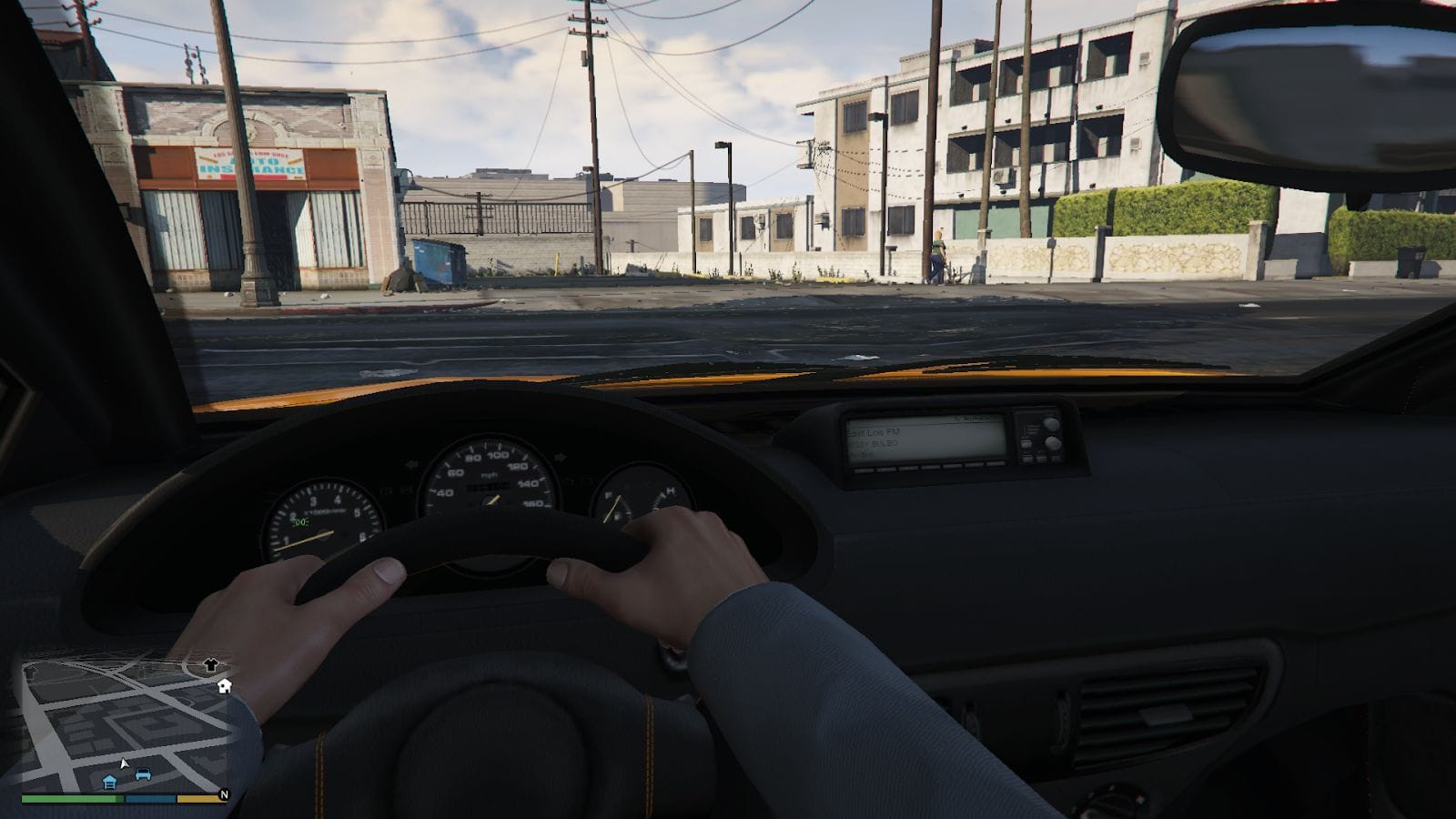
Task: Select the blue garage icon on the minimap
Action: pos(109,781)
